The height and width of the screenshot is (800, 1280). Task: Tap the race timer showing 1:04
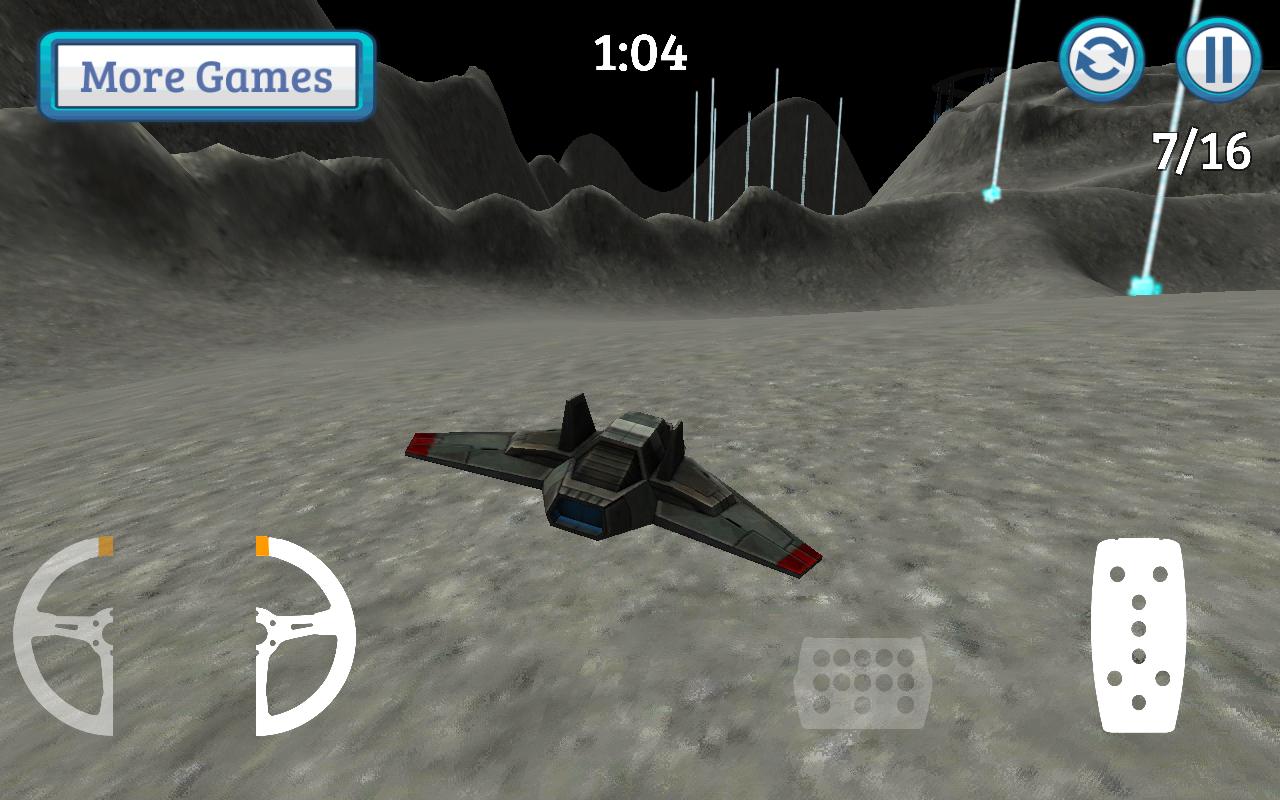[640, 57]
